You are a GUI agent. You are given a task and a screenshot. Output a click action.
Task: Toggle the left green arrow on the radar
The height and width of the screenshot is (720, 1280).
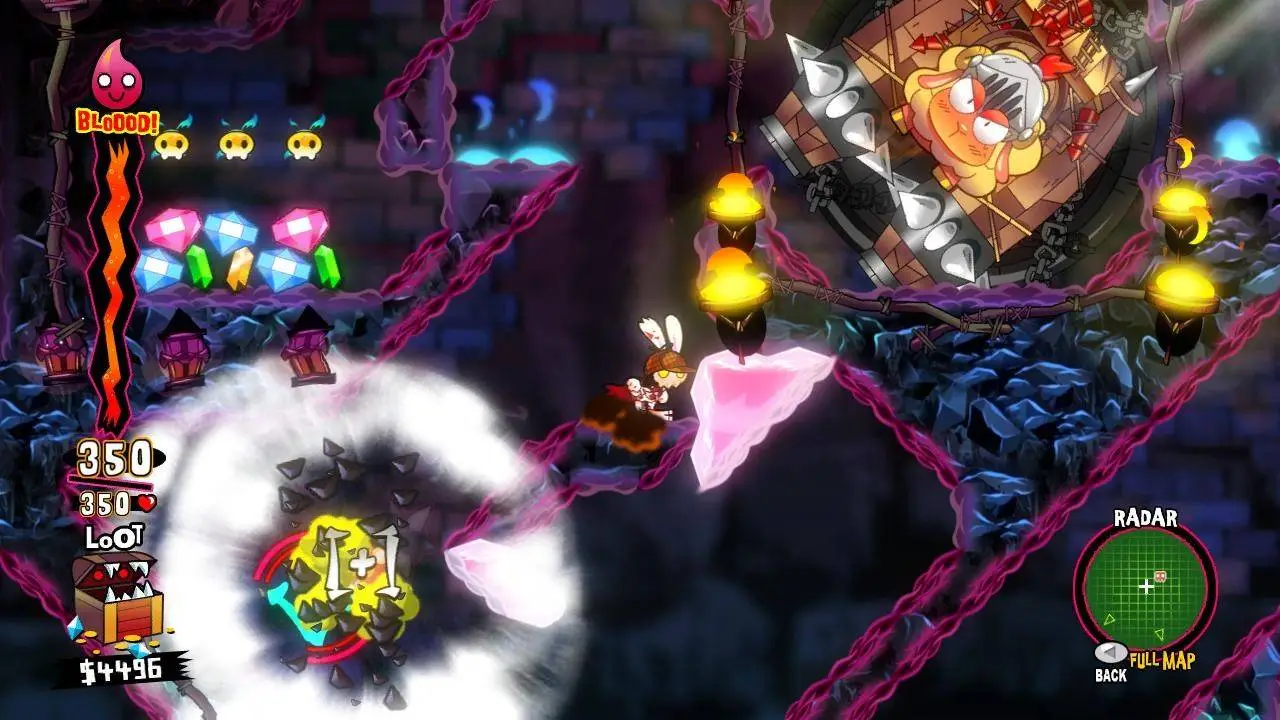1109,619
